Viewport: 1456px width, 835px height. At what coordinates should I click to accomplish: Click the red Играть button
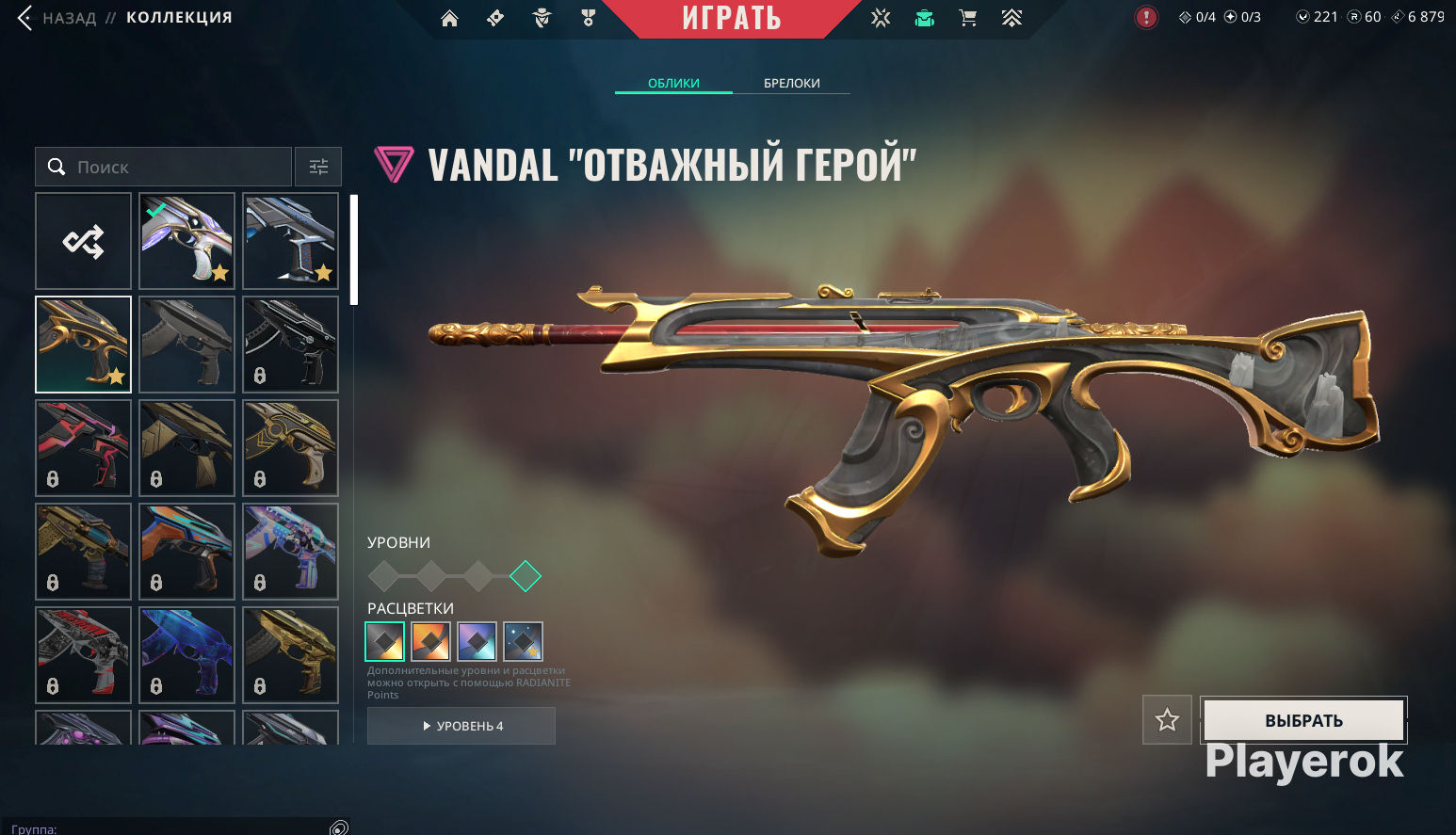pyautogui.click(x=732, y=18)
